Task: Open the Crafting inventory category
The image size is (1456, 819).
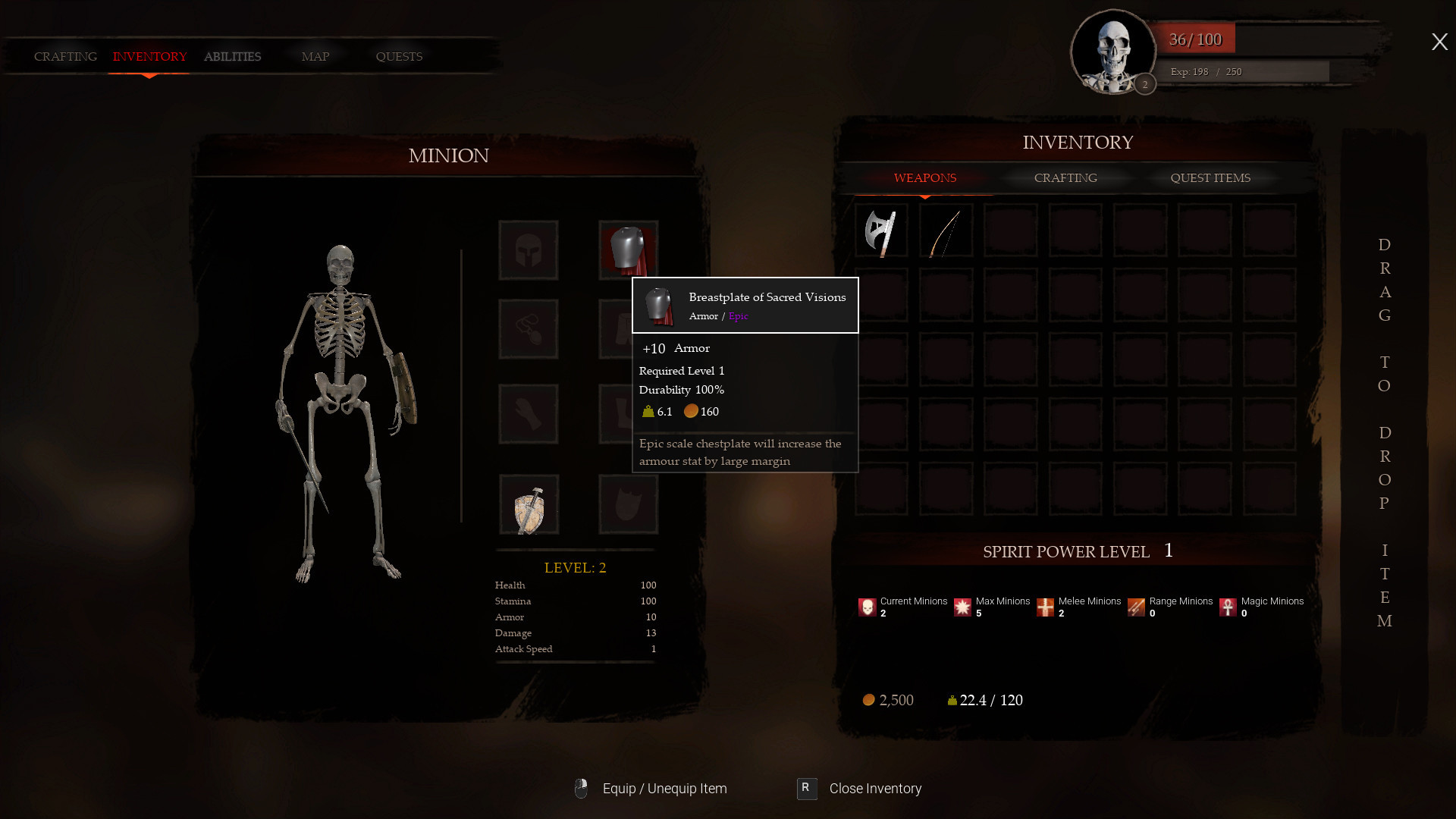Action: coord(1065,177)
